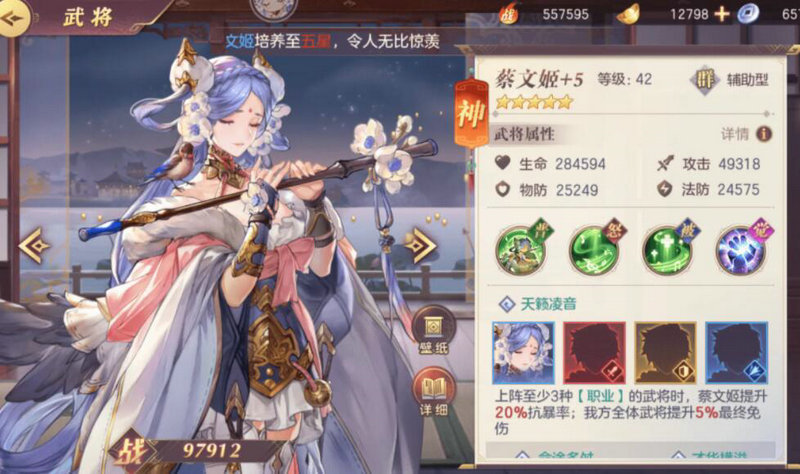Add more gold ingots with plus button

[x=721, y=14]
